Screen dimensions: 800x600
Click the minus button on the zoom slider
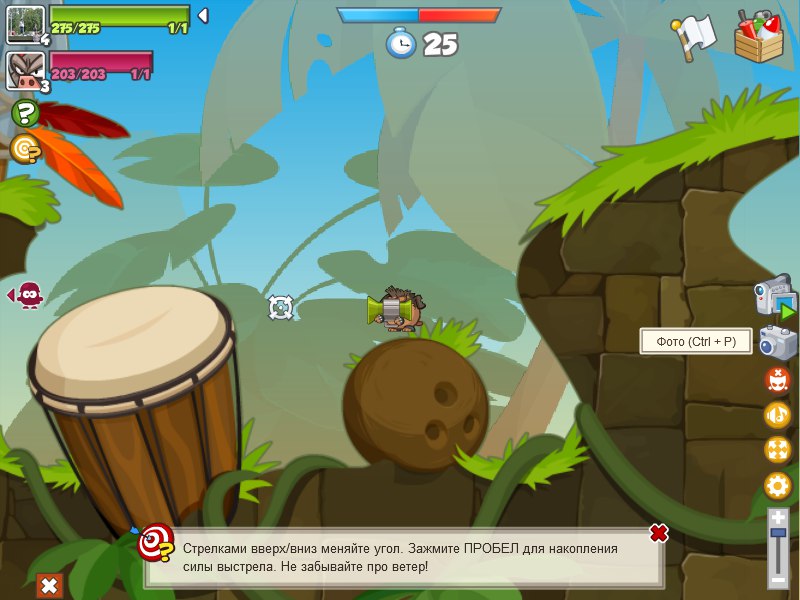(778, 579)
